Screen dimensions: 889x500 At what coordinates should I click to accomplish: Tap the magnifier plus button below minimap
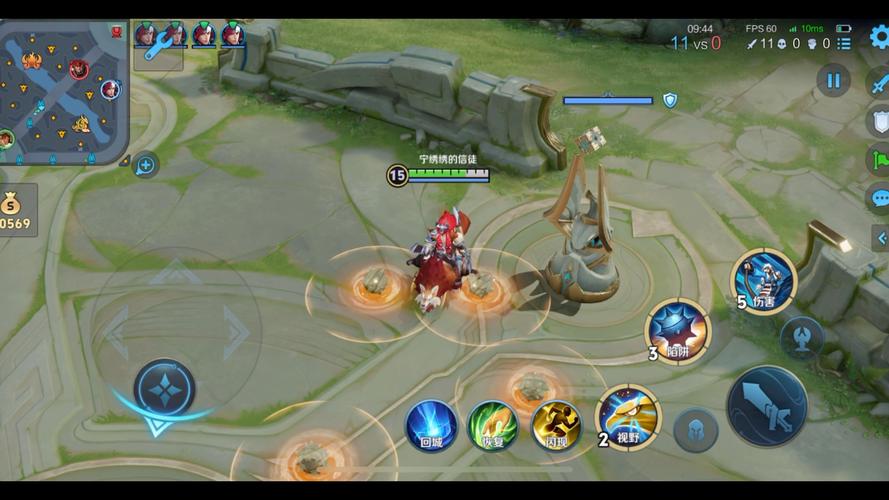pos(145,165)
